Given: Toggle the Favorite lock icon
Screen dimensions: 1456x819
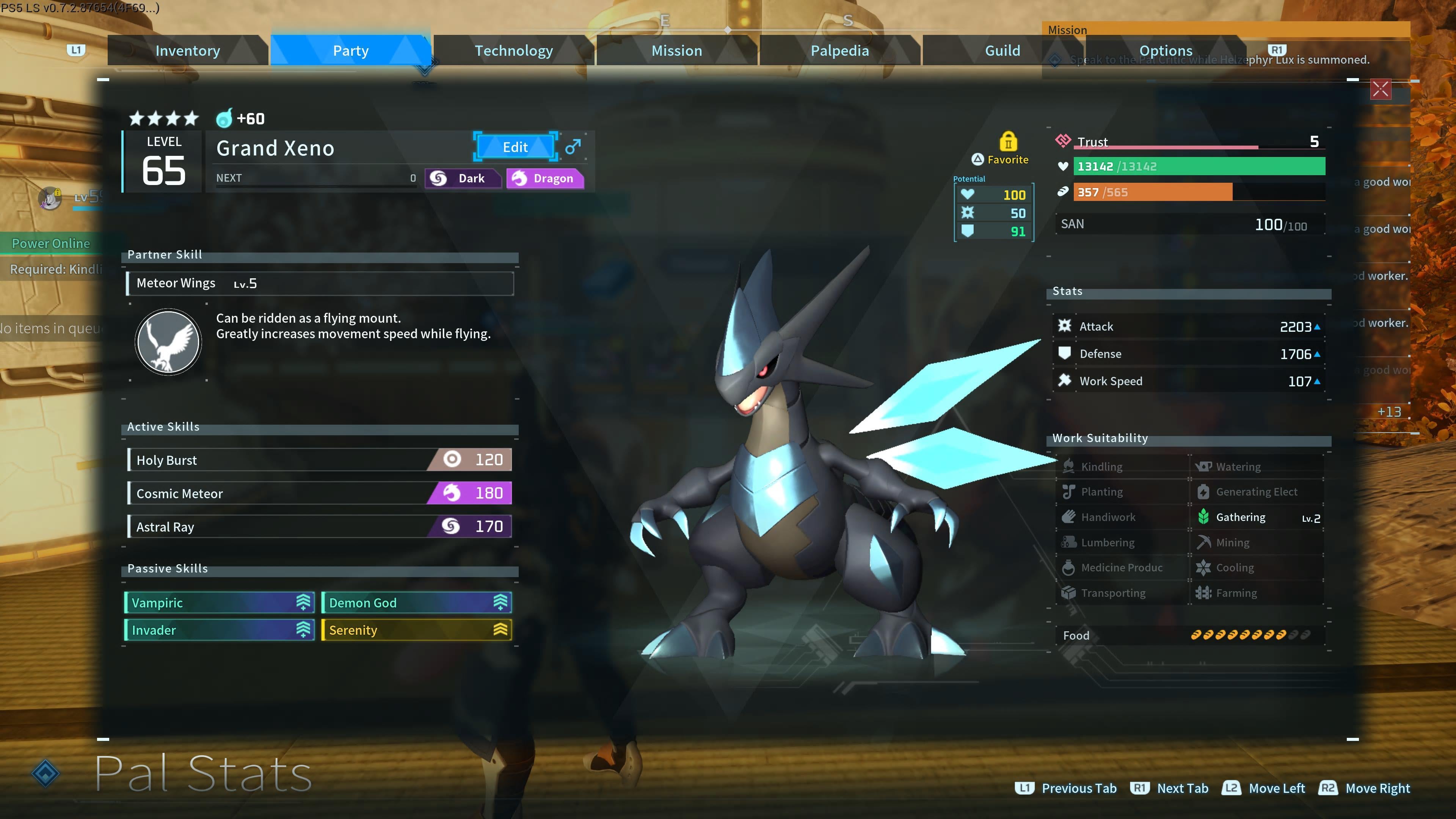Looking at the screenshot, I should (x=1008, y=141).
